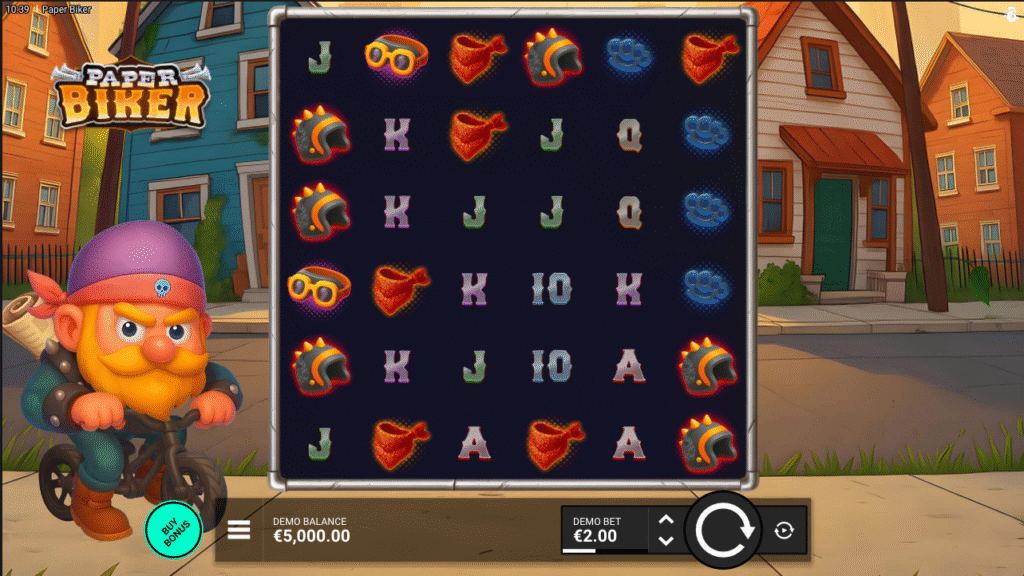Increase the demo bet with the up arrow

pos(666,520)
